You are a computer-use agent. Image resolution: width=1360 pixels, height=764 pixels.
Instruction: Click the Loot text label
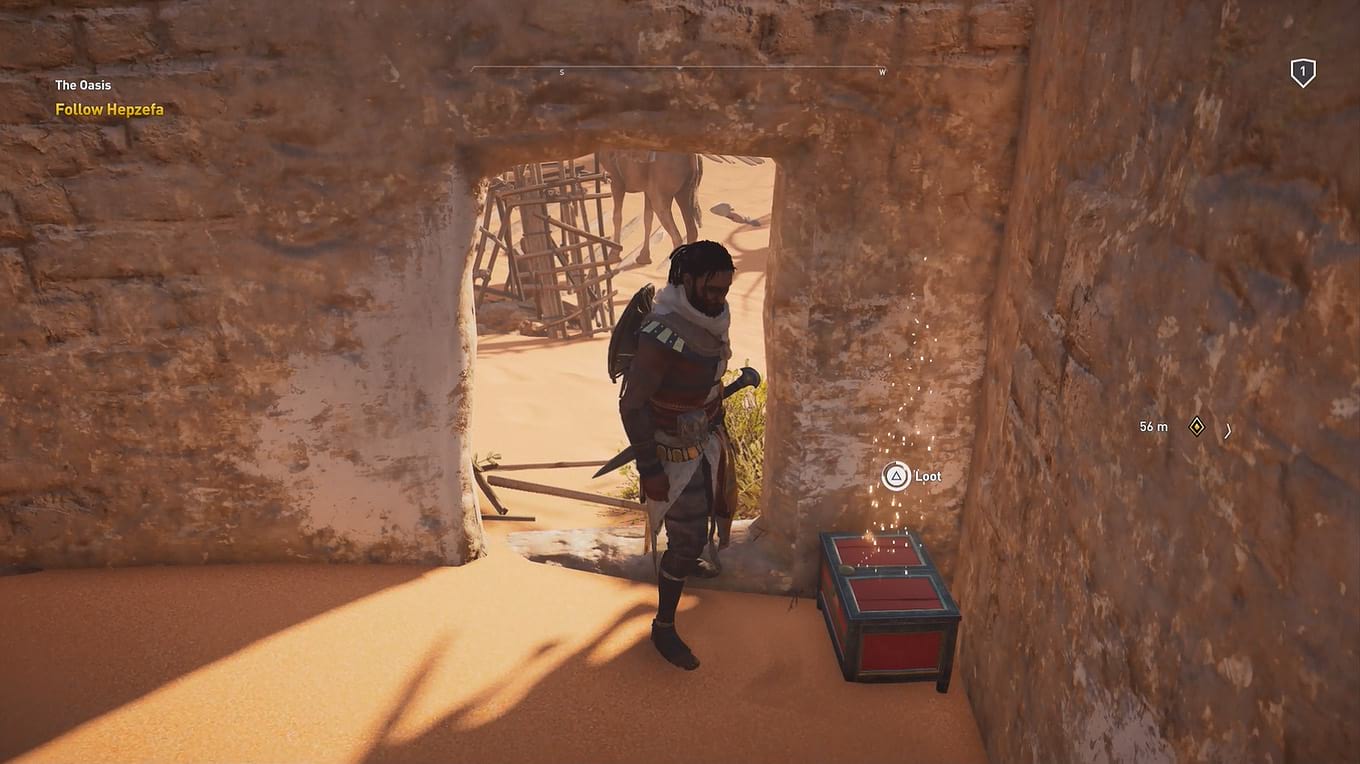[x=927, y=476]
